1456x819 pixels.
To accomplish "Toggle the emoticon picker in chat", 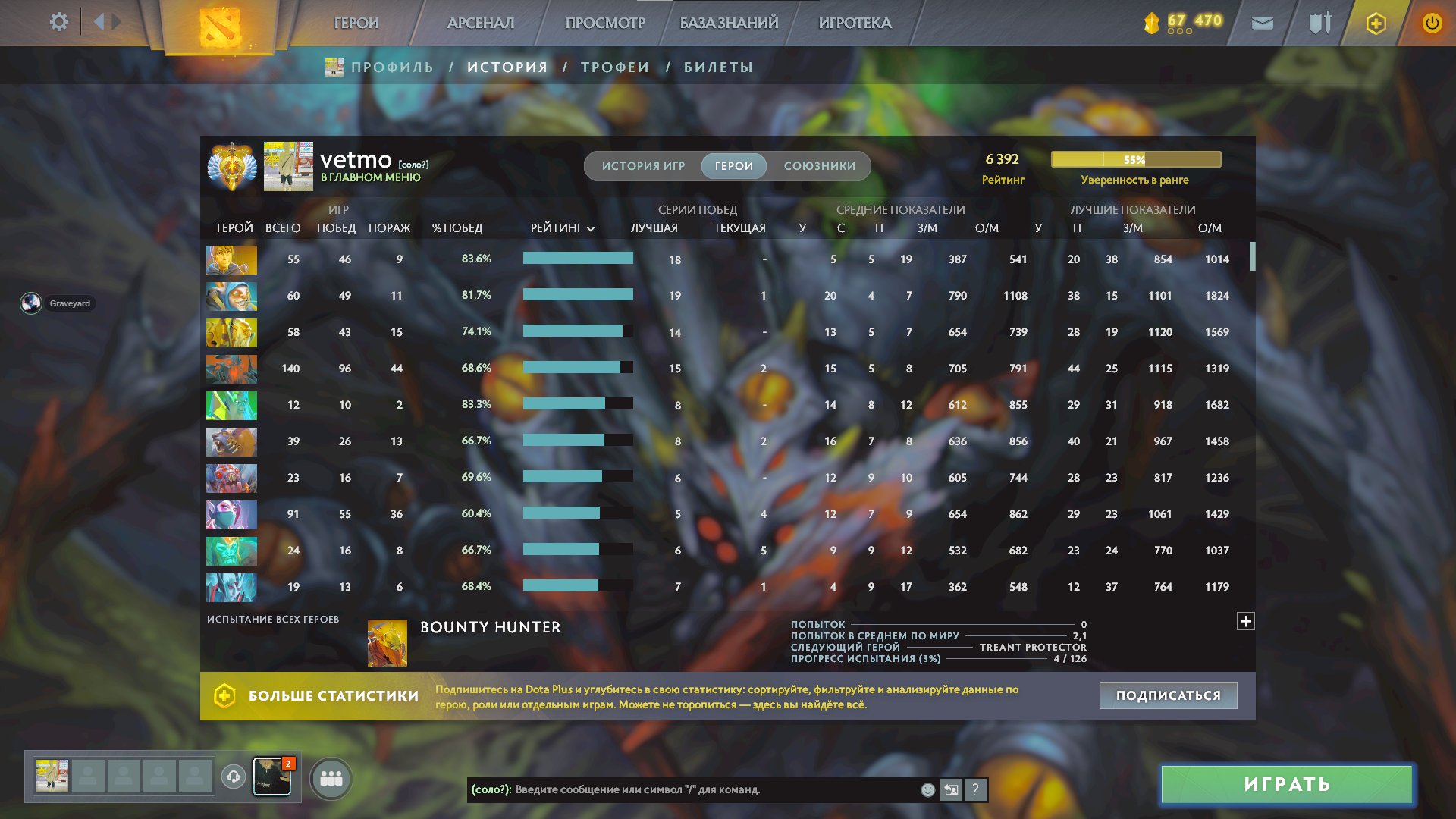I will [x=927, y=789].
